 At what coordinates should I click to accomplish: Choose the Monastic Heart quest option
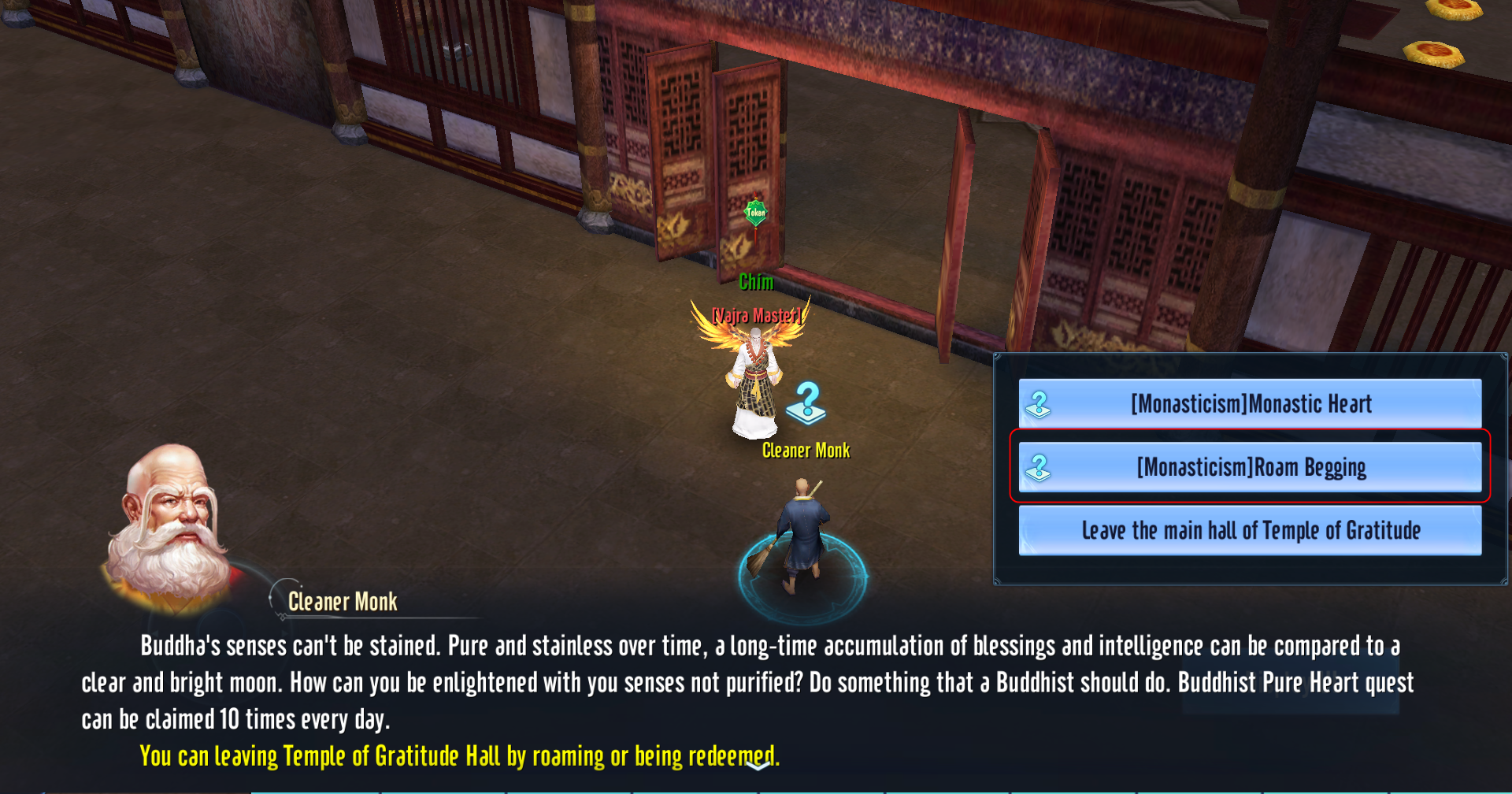tap(1250, 404)
